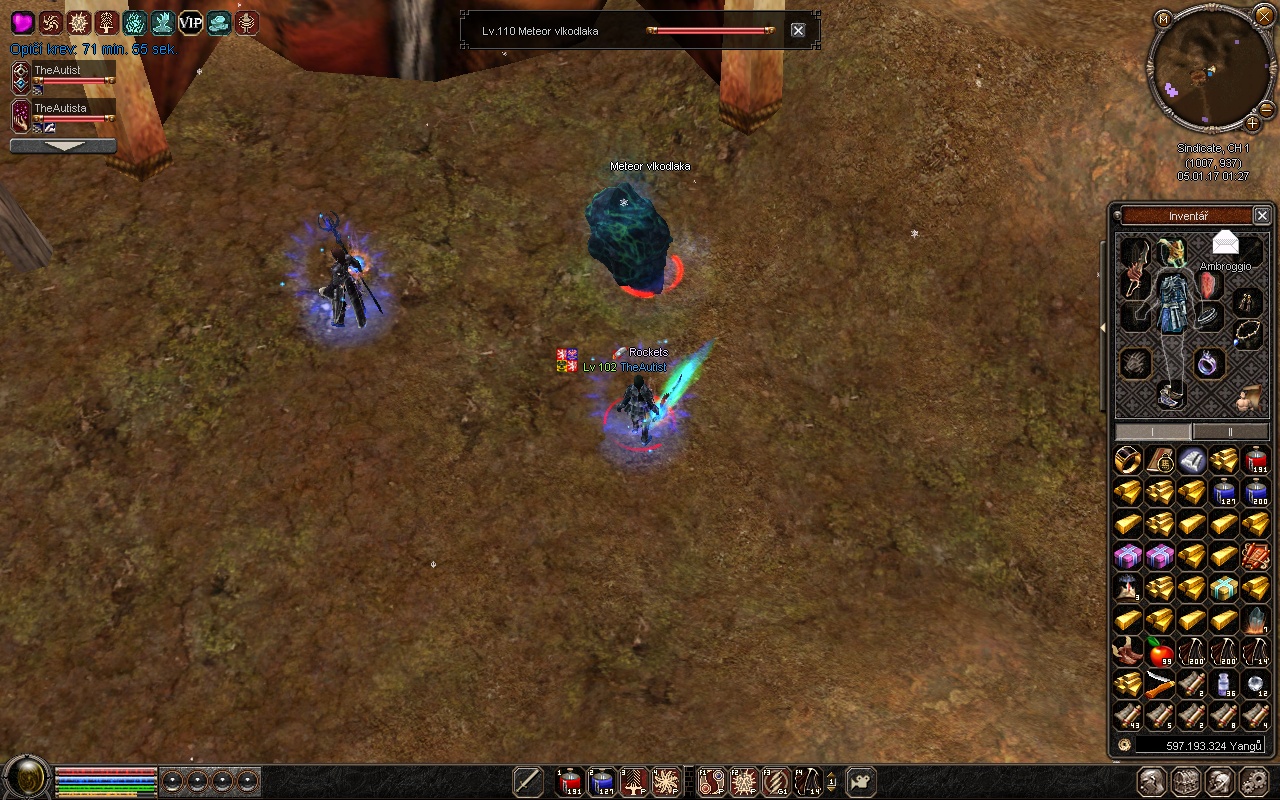
Task: Close the Inventář window
Action: coord(1262,216)
